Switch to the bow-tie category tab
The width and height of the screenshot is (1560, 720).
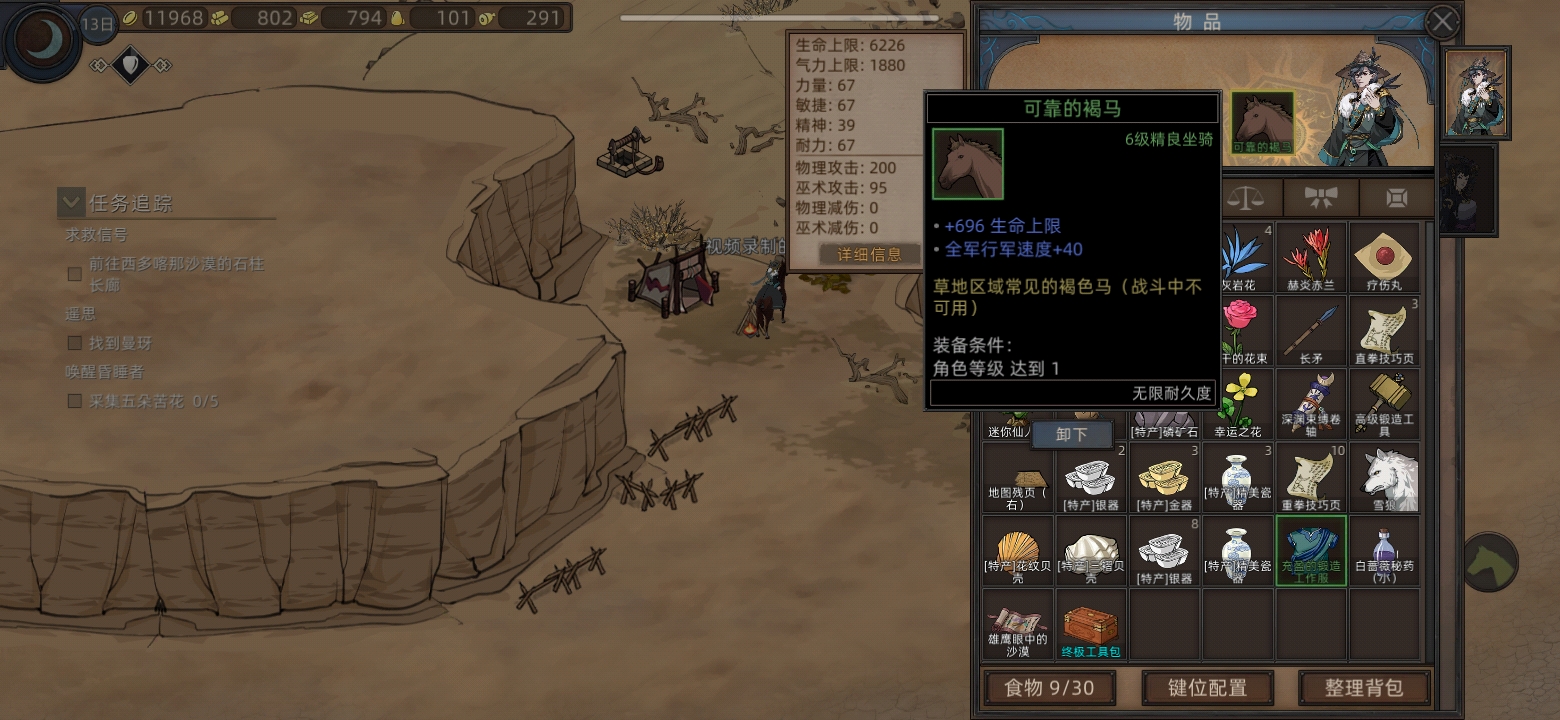point(1321,197)
